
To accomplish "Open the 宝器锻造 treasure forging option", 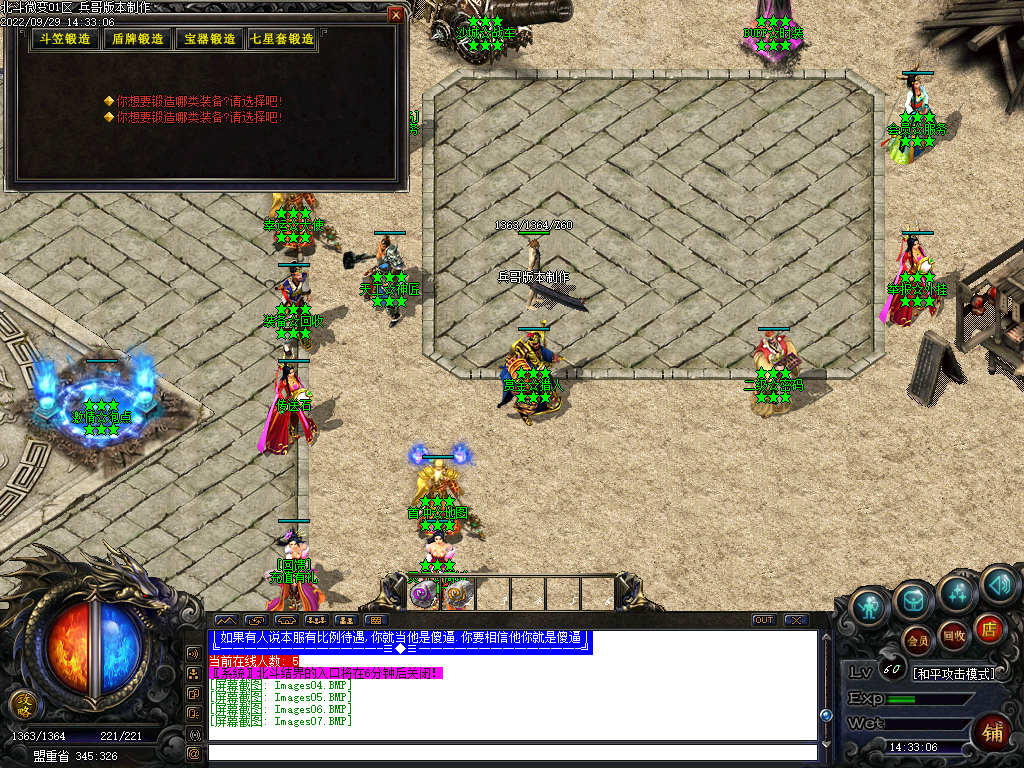I will coord(209,39).
